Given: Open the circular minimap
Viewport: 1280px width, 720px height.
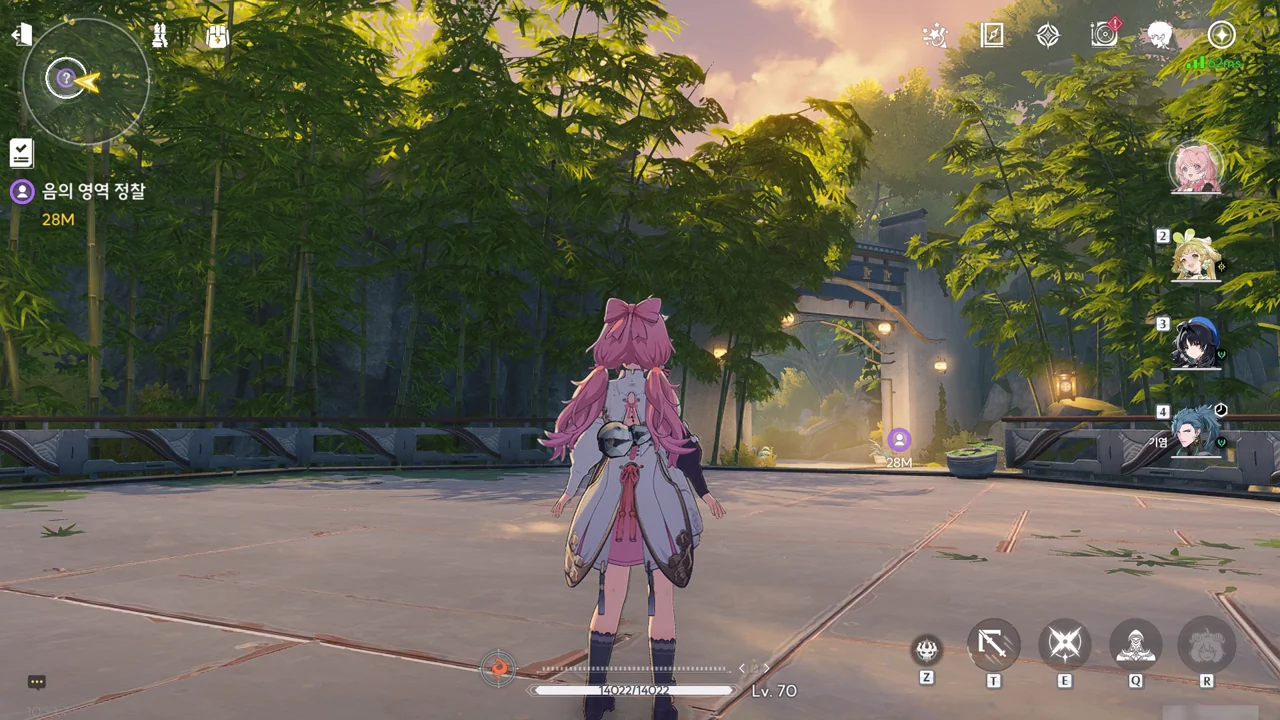Looking at the screenshot, I should coord(85,81).
